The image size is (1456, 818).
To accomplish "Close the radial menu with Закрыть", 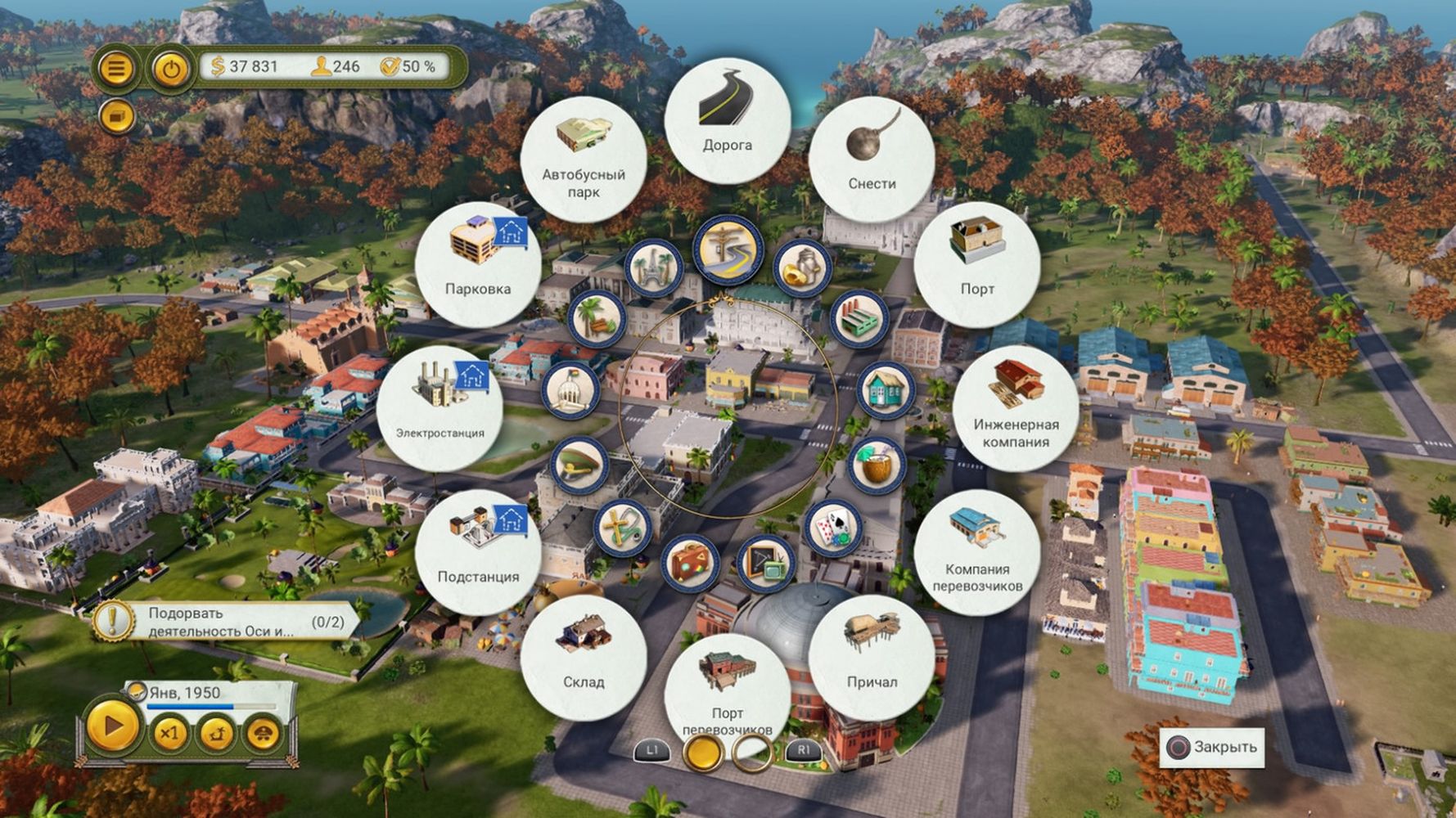I will pyautogui.click(x=1212, y=747).
